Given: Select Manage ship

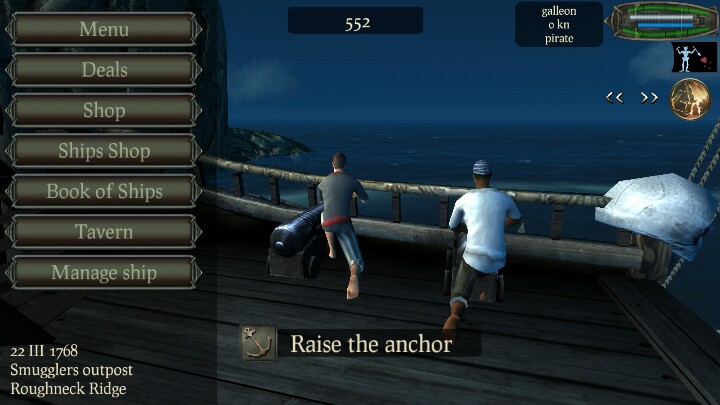Looking at the screenshot, I should (x=104, y=272).
